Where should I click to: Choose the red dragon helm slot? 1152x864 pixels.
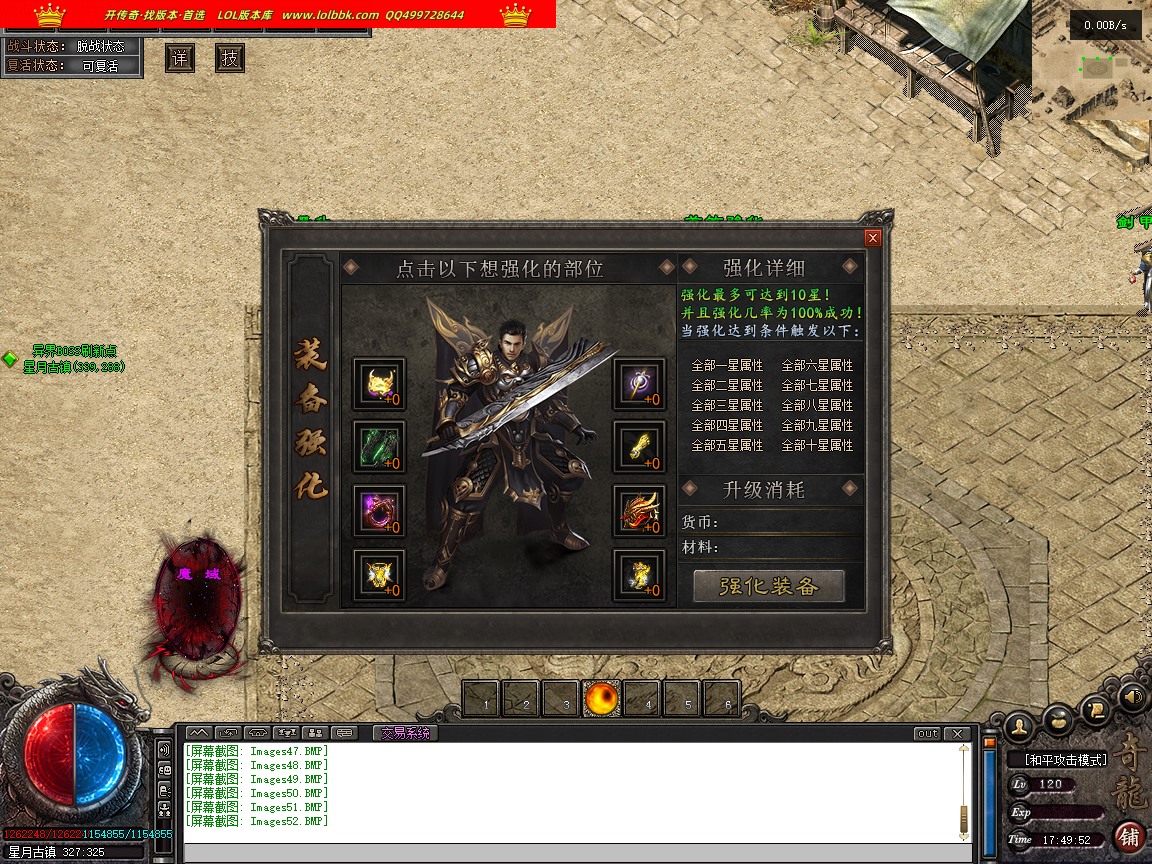[x=639, y=511]
